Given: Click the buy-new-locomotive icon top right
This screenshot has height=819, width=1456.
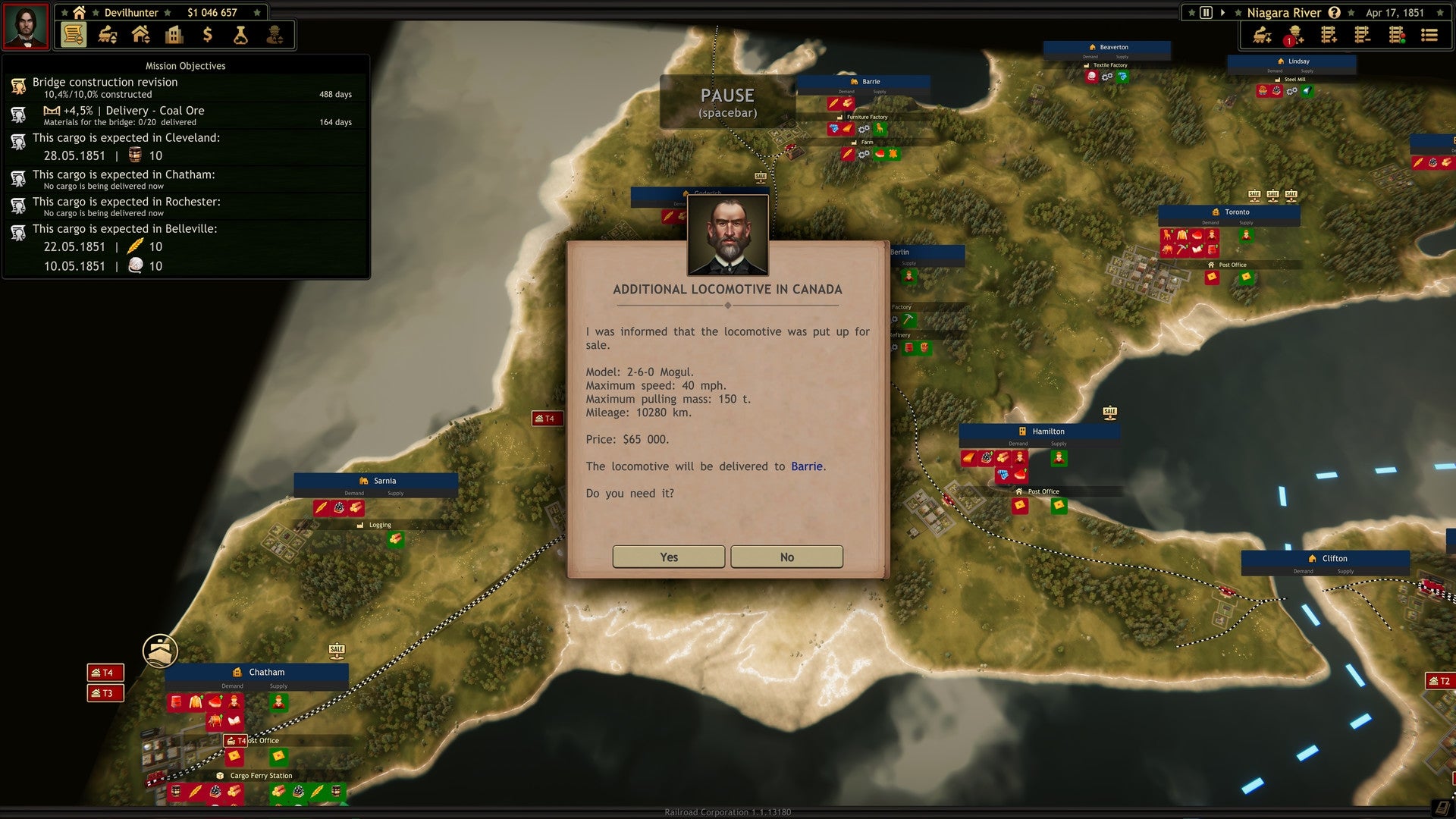Looking at the screenshot, I should click(x=1261, y=34).
